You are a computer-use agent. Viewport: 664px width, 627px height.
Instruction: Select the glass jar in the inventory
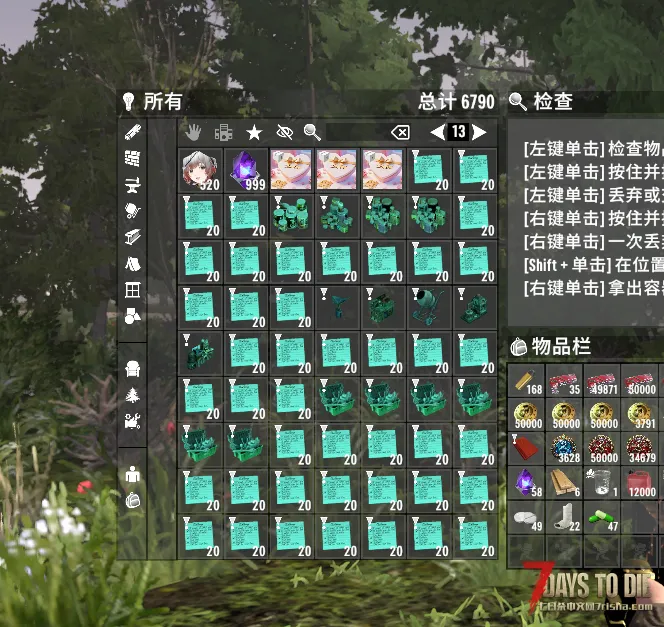pos(603,481)
